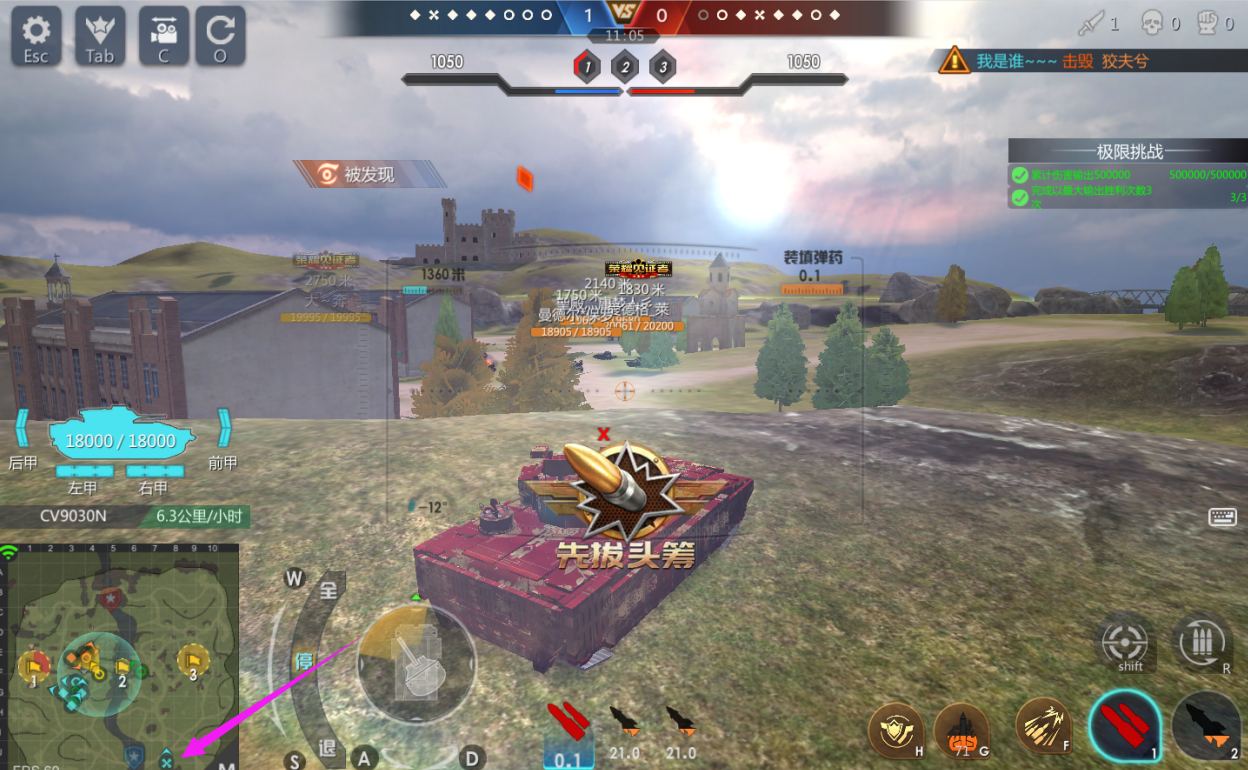Image resolution: width=1248 pixels, height=770 pixels.
Task: Set throttle to reverse (退)
Action: (x=327, y=748)
